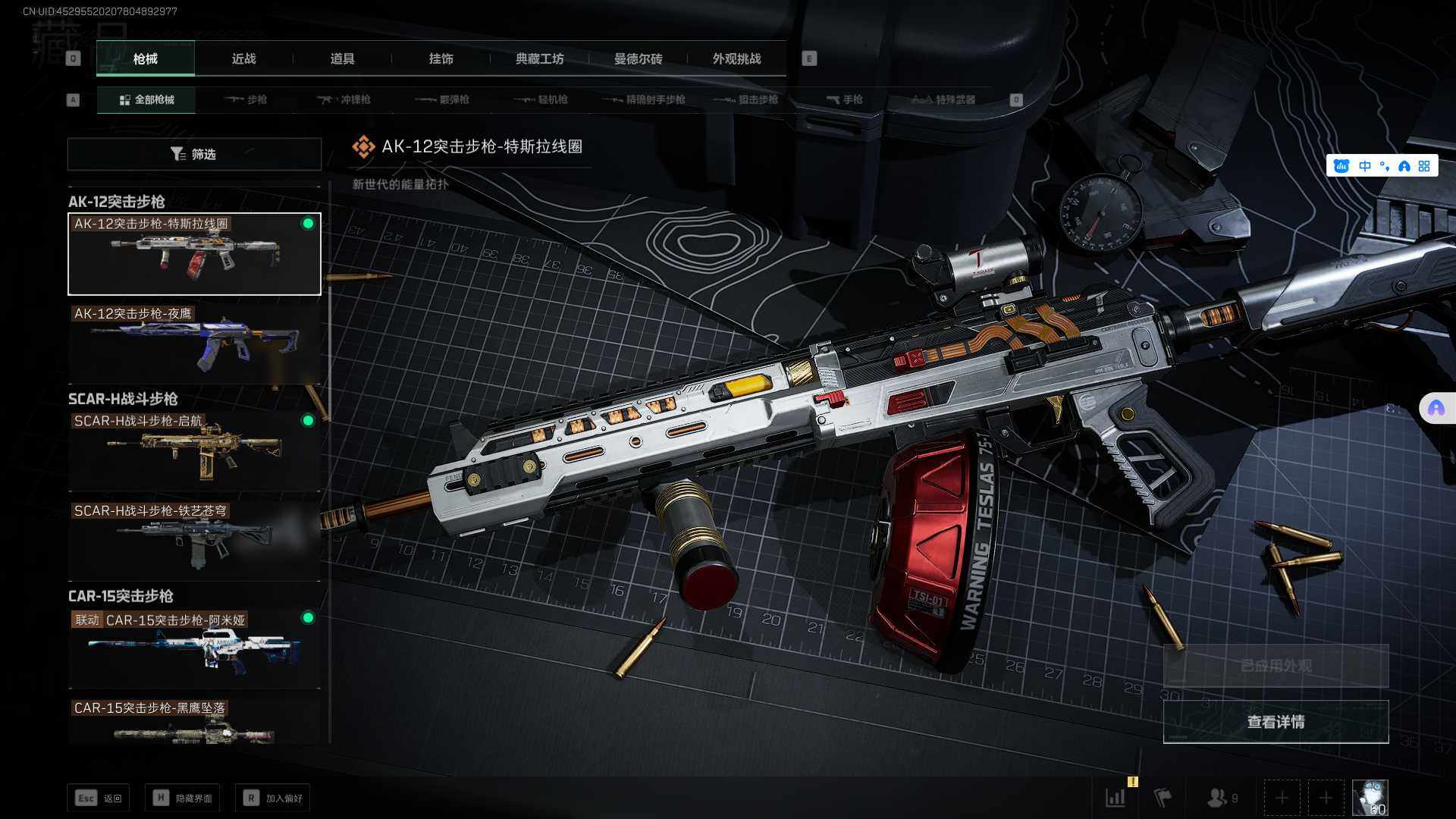Switch to the 近战 melee tab
The height and width of the screenshot is (819, 1456).
pos(243,59)
